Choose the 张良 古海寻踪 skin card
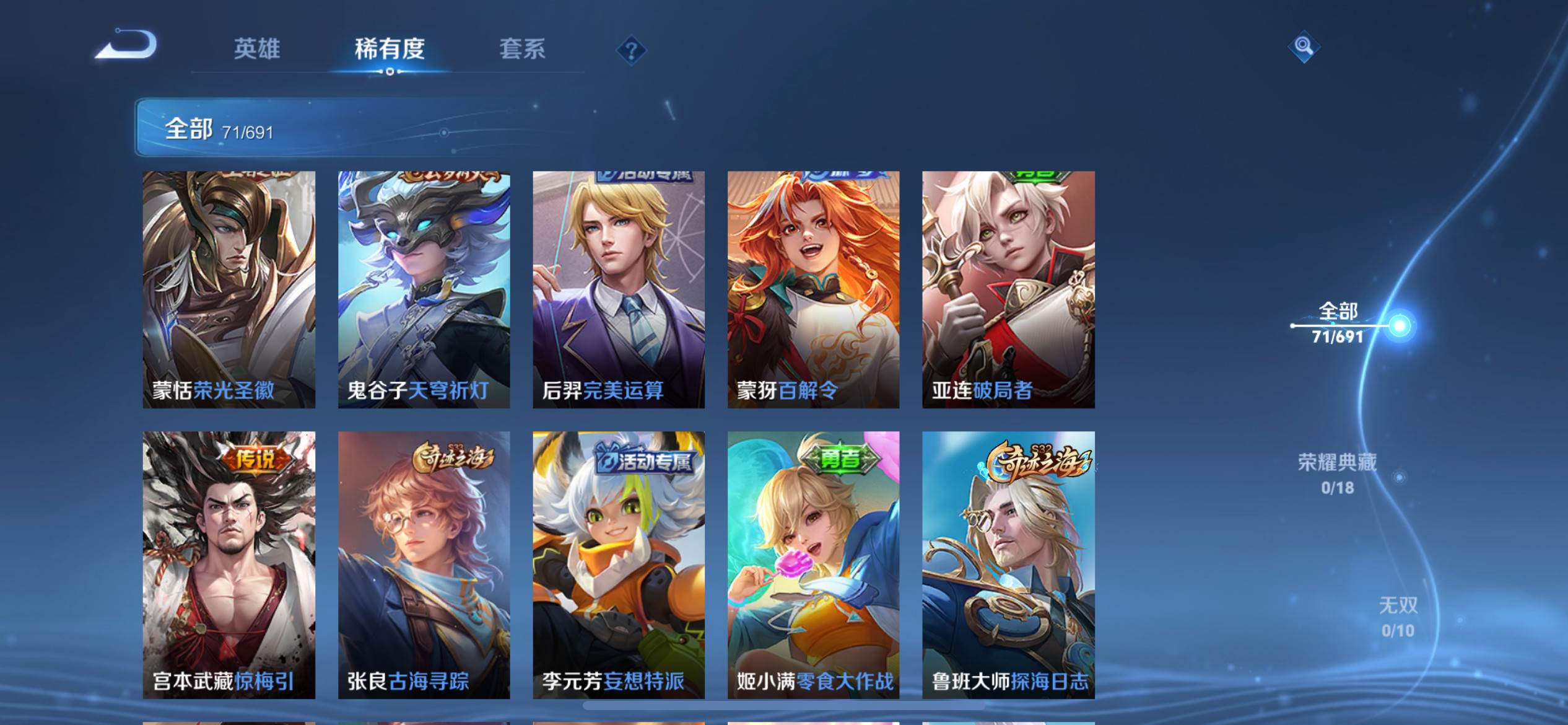 click(424, 565)
